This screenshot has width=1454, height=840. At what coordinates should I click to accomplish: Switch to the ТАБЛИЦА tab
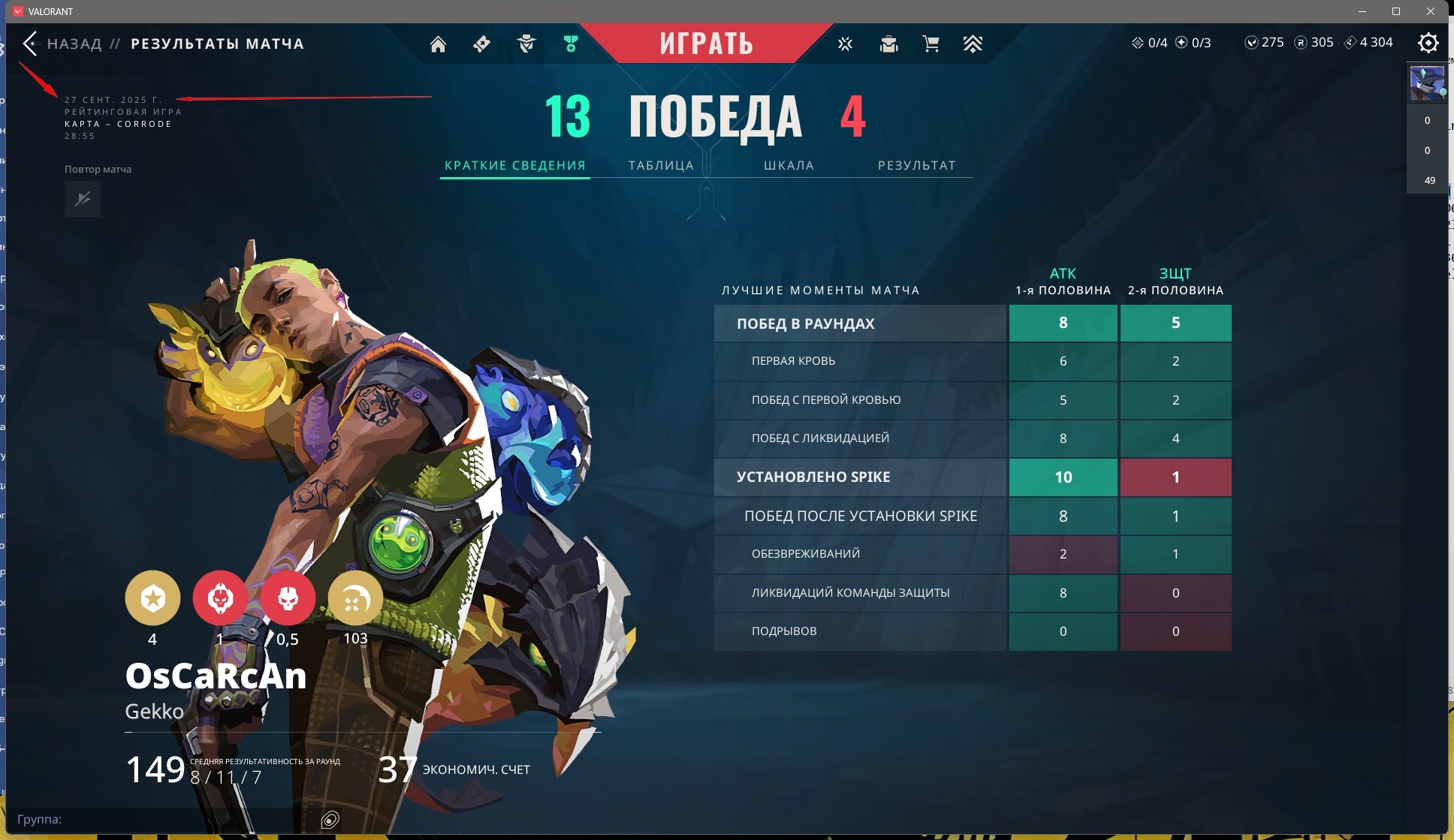[x=661, y=165]
